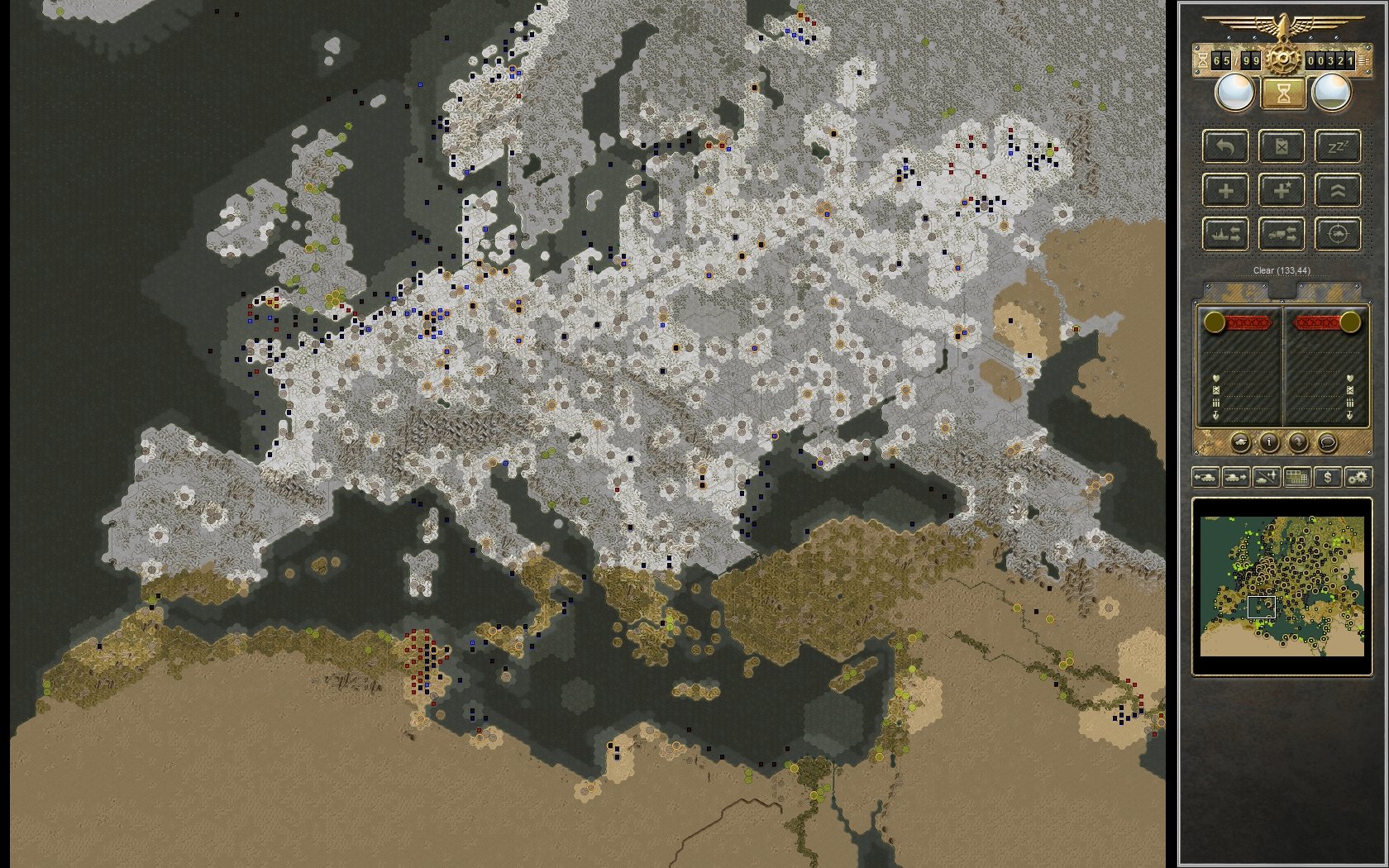Resupply the unit with the fuel icon
Screen dimensions: 1389x868
[1281, 147]
